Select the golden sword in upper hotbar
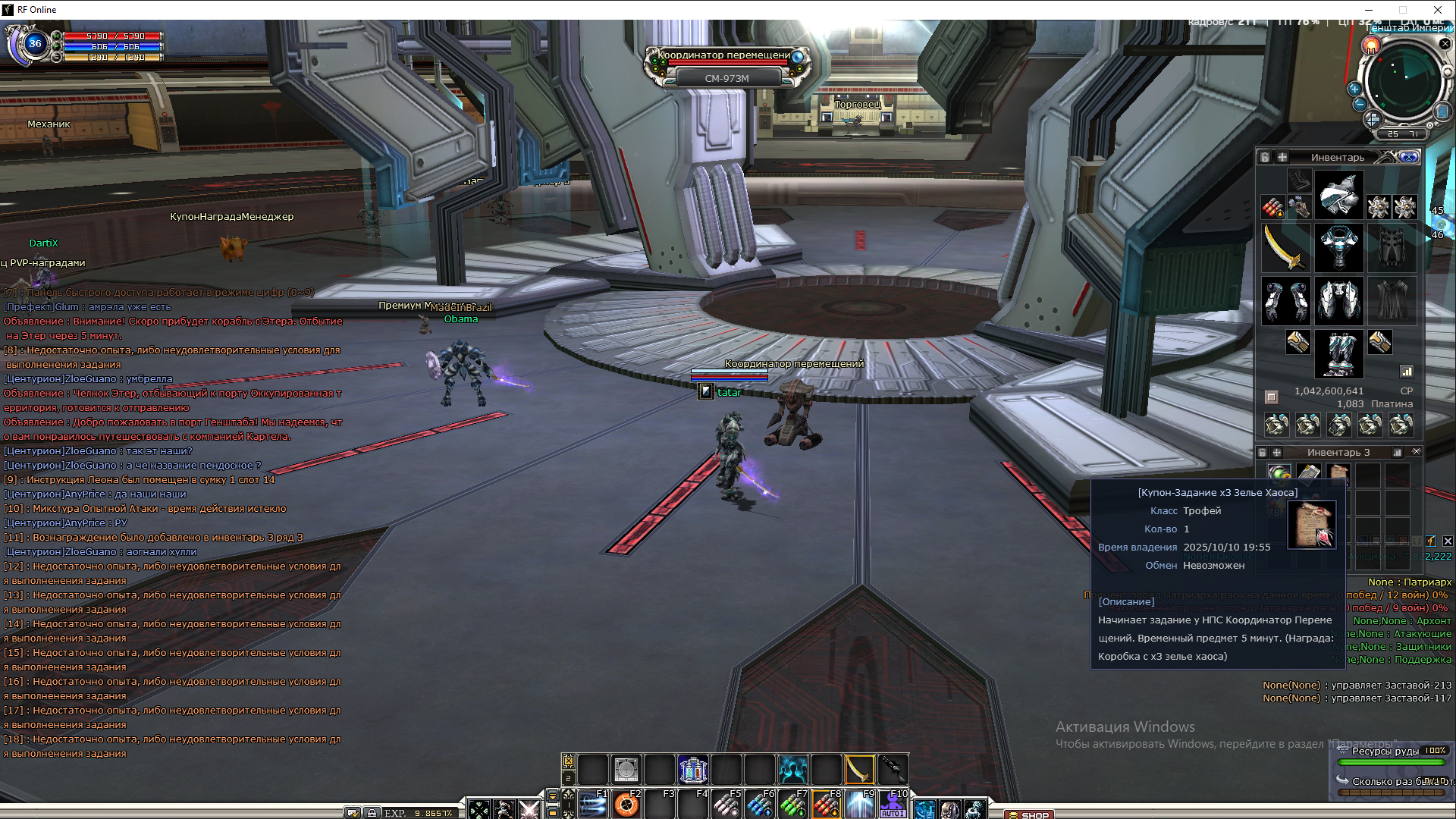The width and height of the screenshot is (1456, 819). 859,770
